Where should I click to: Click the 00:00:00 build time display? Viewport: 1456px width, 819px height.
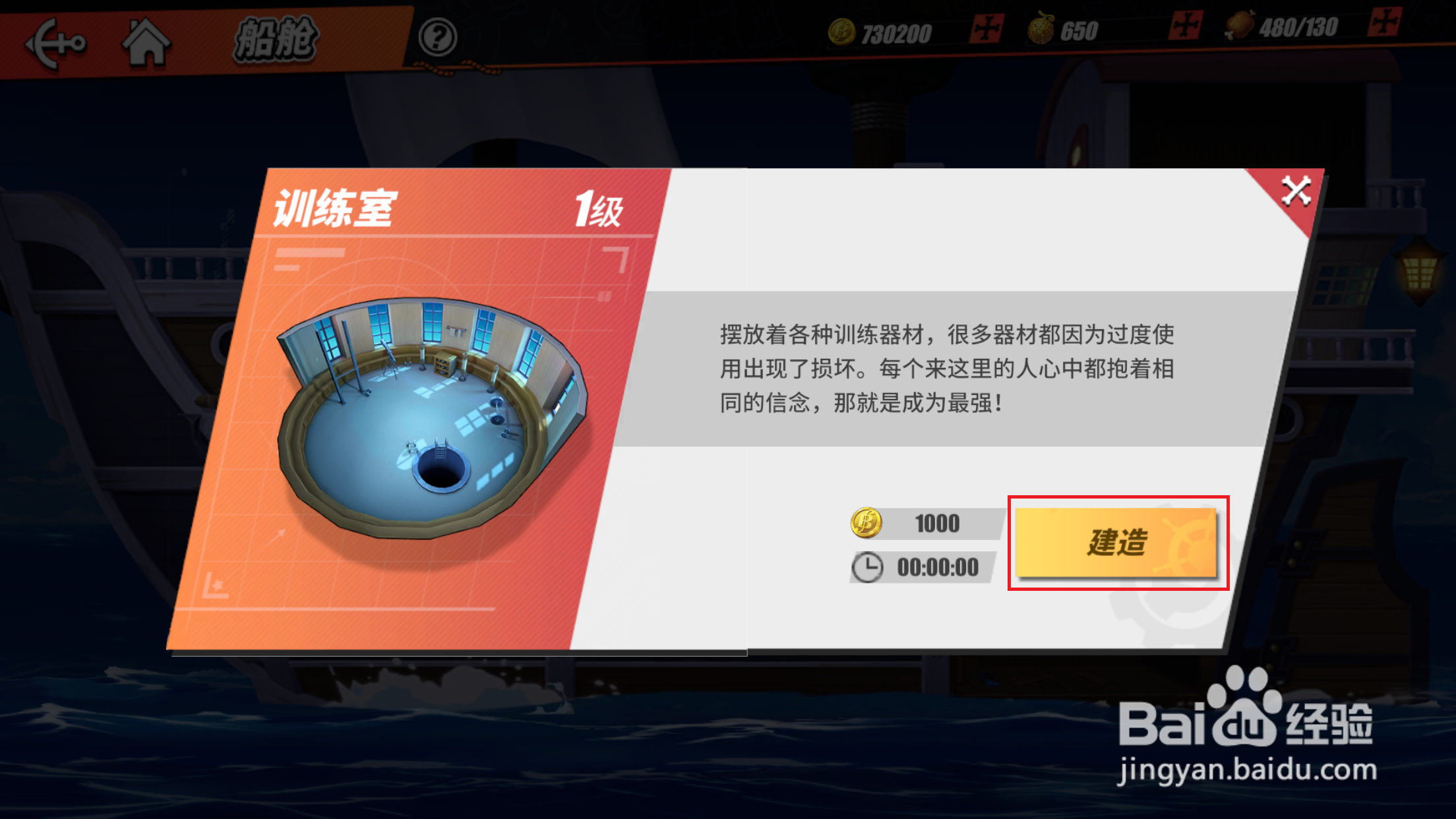(940, 566)
